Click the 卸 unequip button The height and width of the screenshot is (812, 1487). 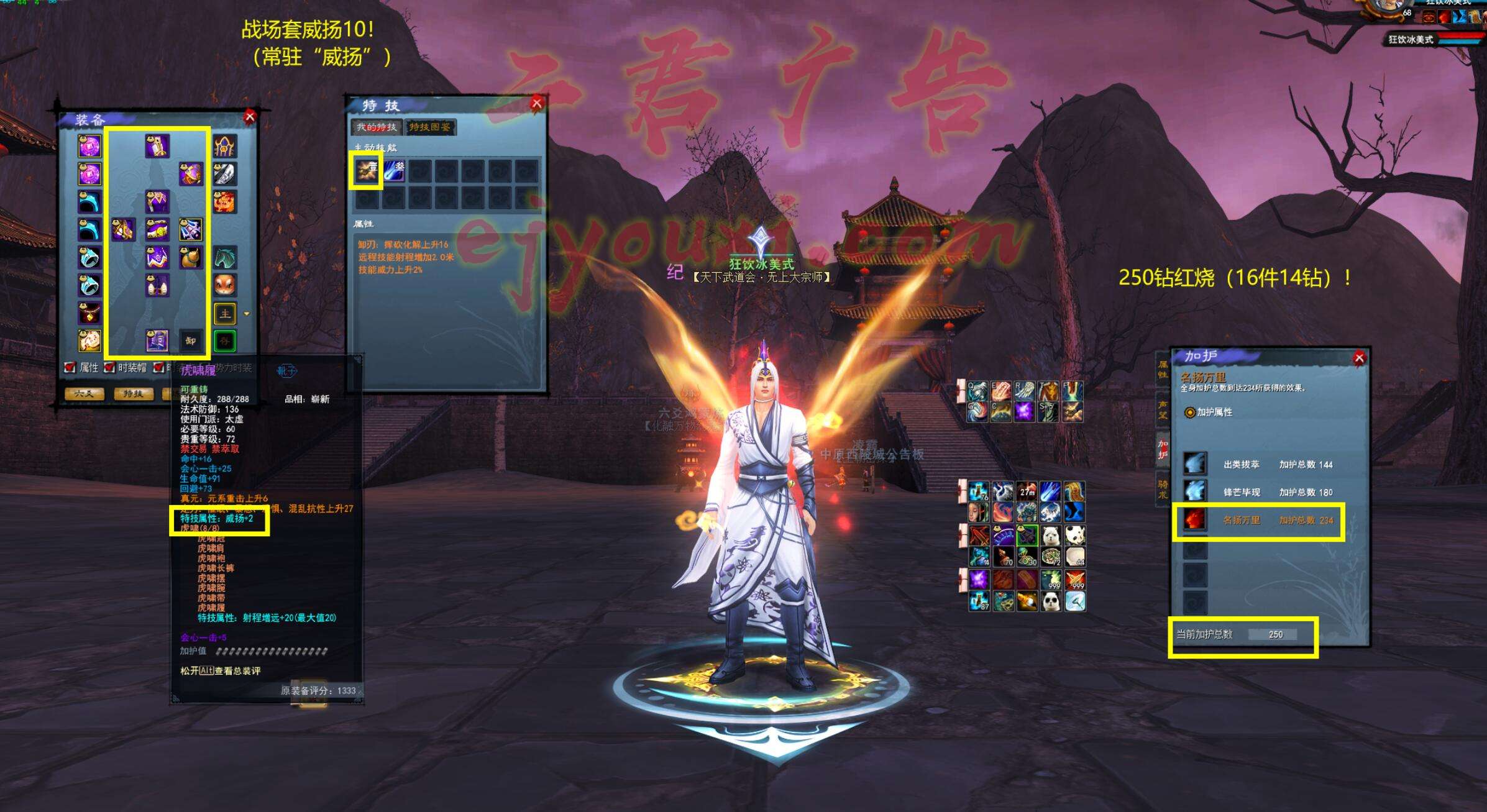(191, 340)
